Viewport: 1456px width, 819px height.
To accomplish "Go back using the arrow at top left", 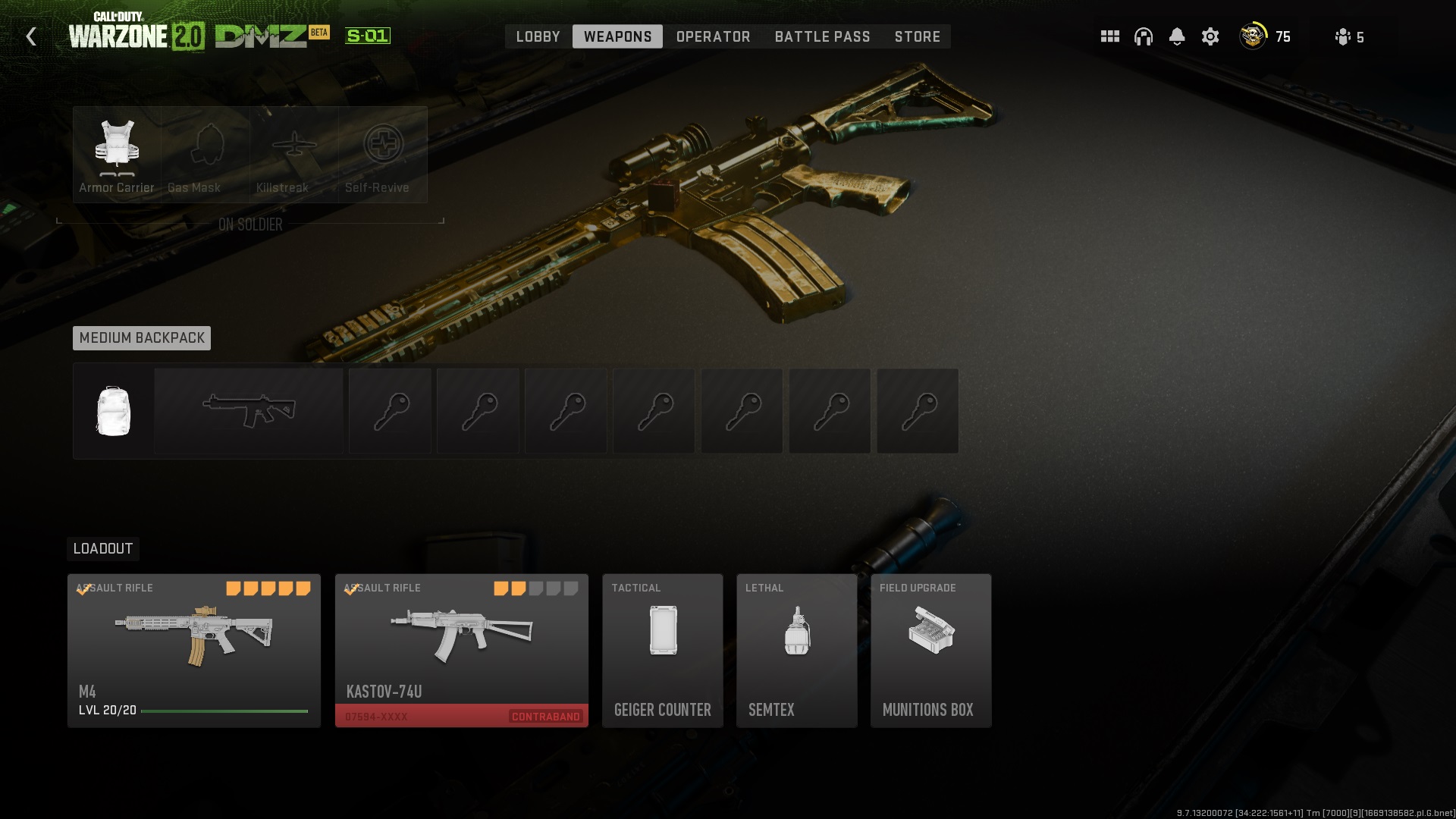I will pyautogui.click(x=30, y=36).
